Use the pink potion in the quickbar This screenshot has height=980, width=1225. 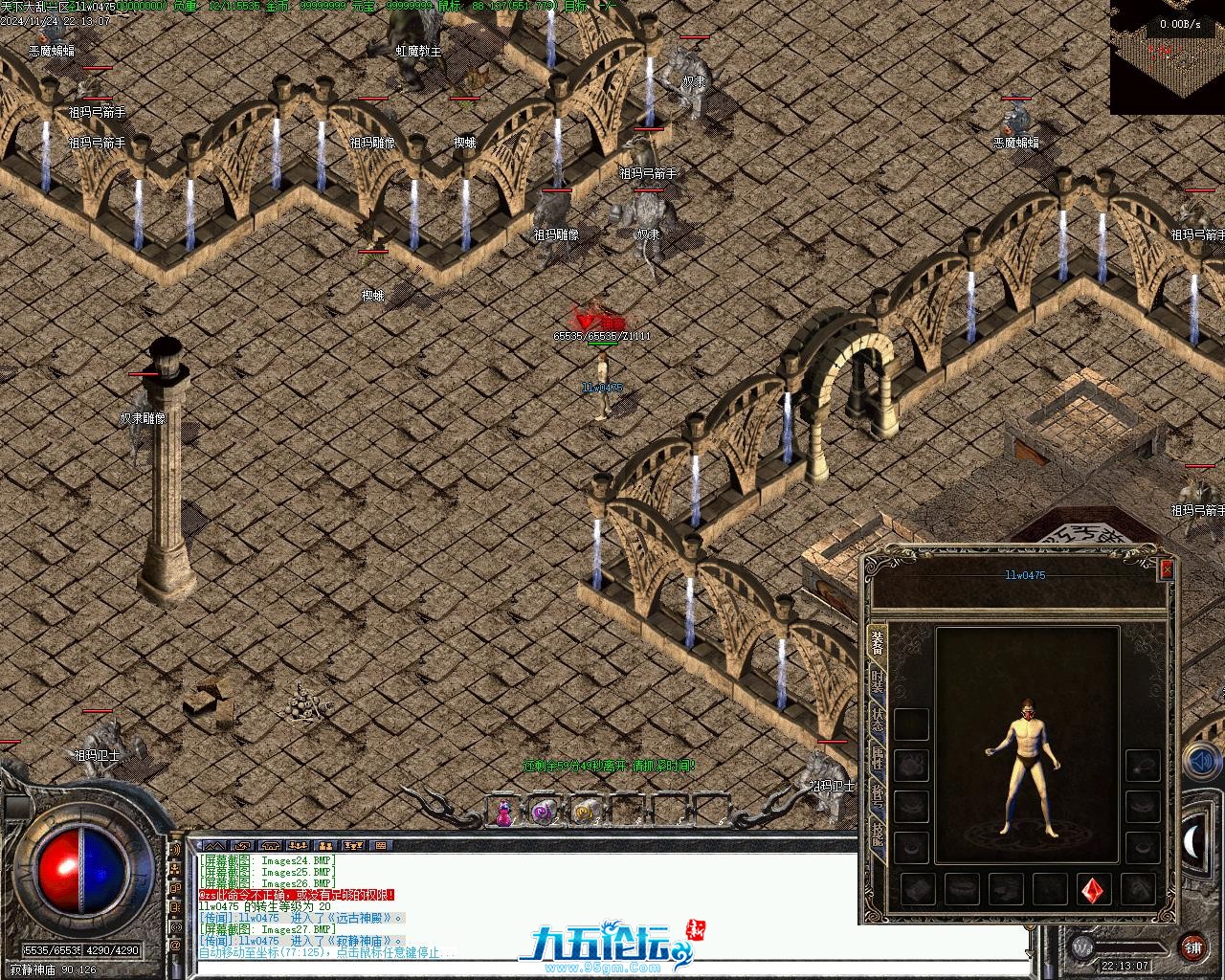pyautogui.click(x=503, y=813)
